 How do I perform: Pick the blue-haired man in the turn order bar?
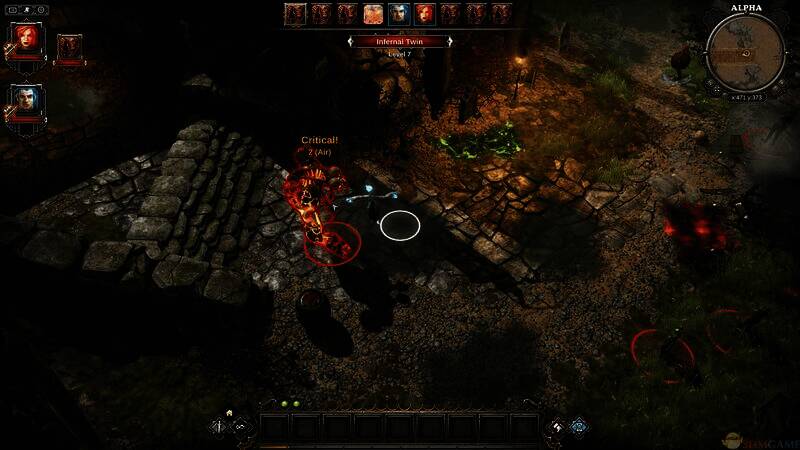tap(398, 14)
